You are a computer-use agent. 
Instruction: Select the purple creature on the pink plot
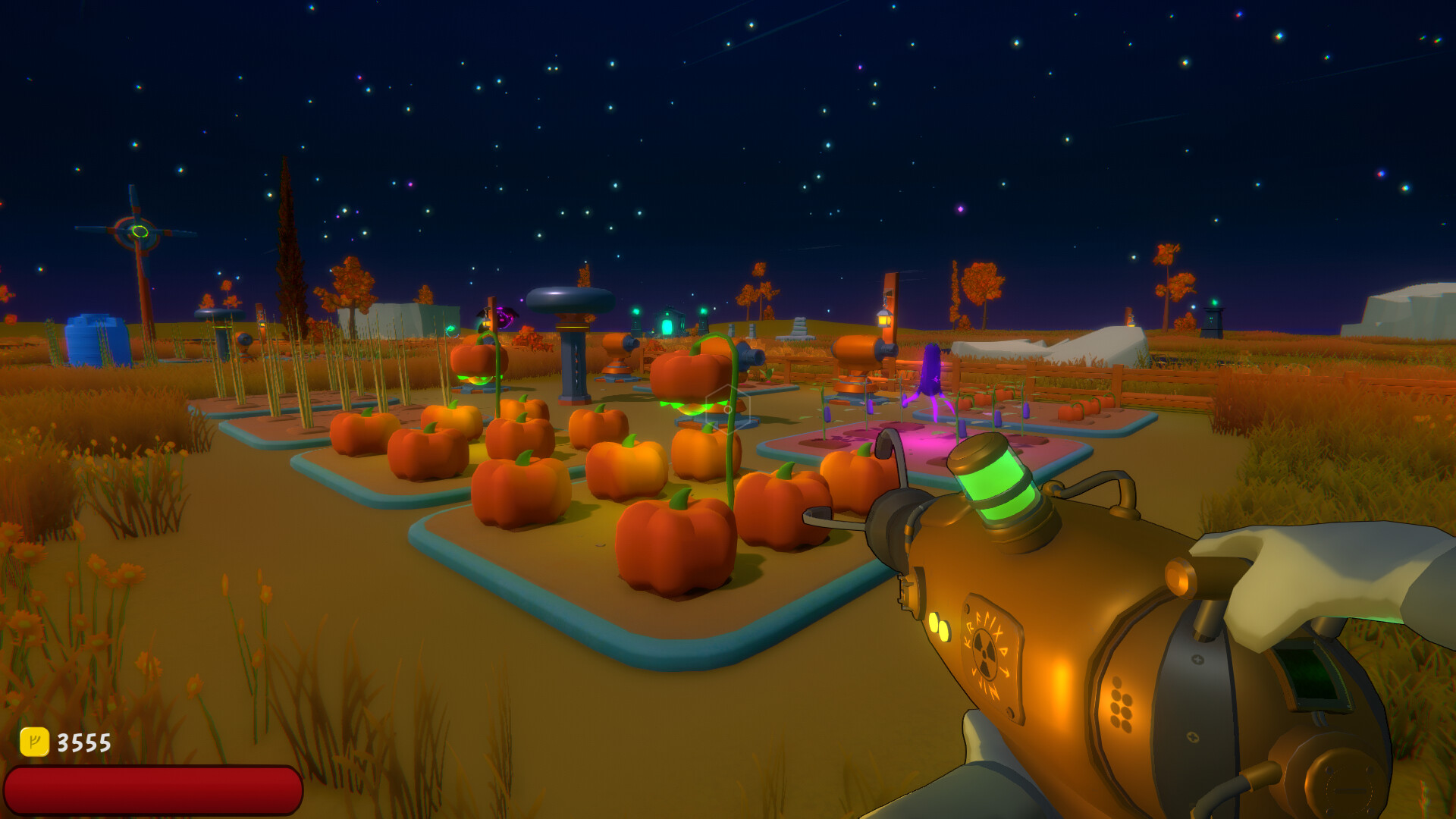(930, 372)
